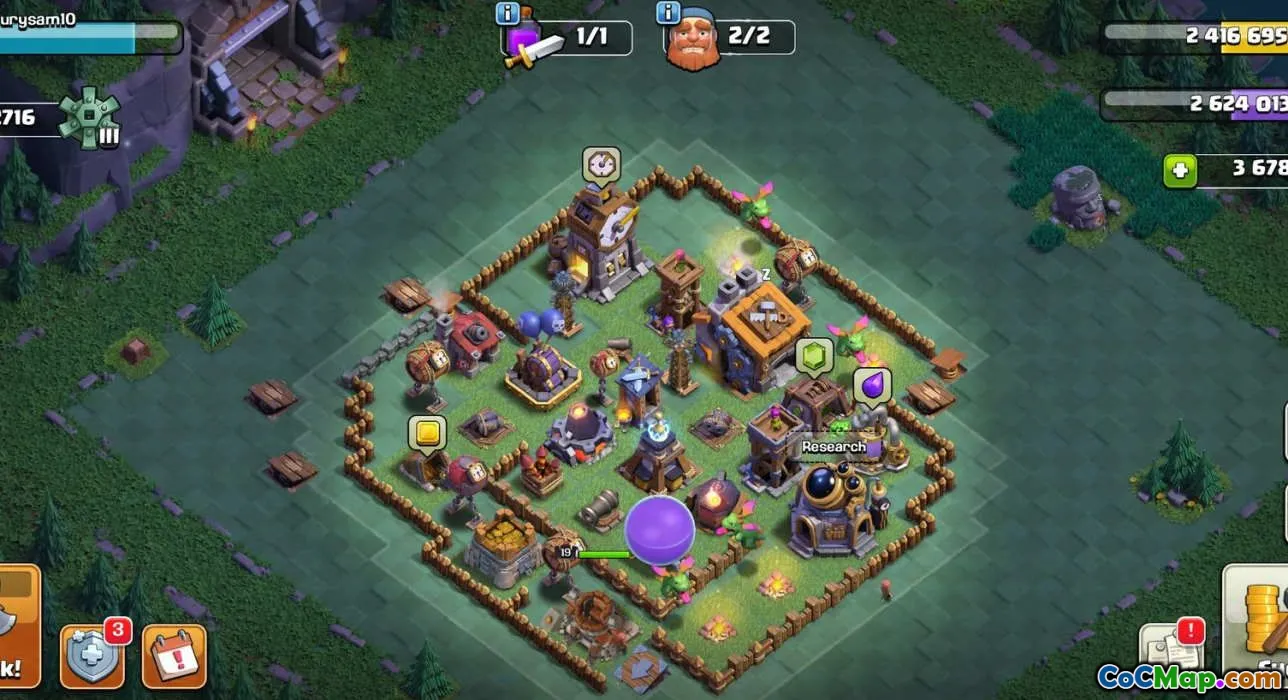Show info for the Battle Machine counter
The width and height of the screenshot is (1288, 700).
[507, 13]
